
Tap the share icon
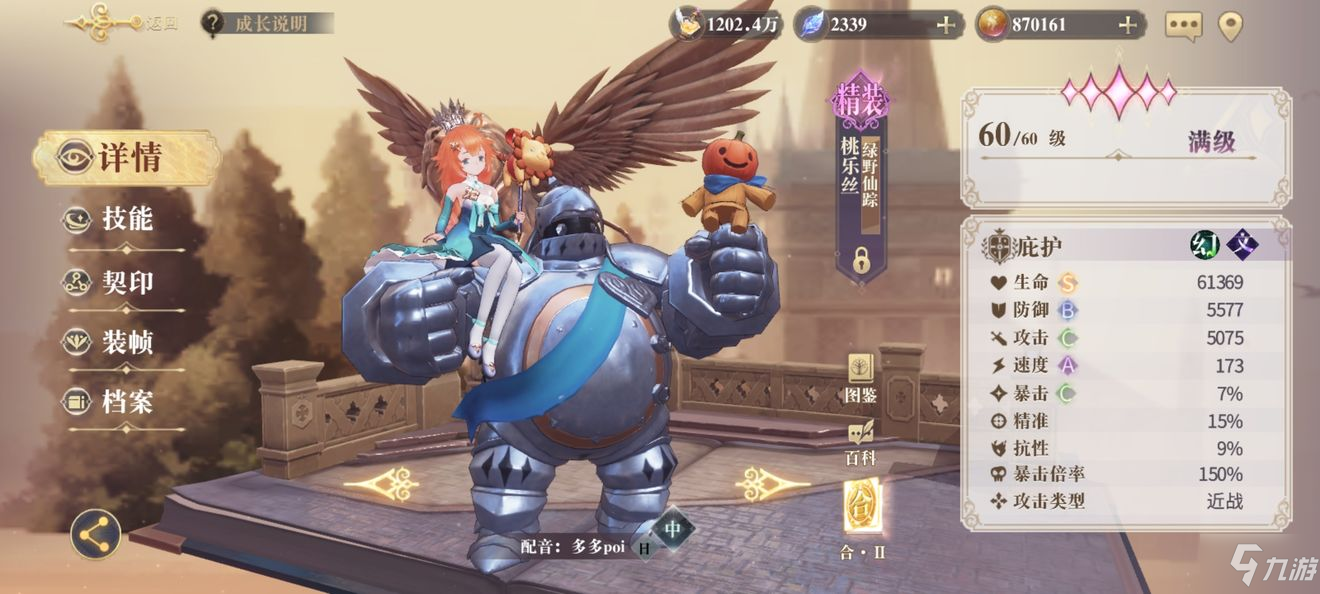[x=96, y=536]
